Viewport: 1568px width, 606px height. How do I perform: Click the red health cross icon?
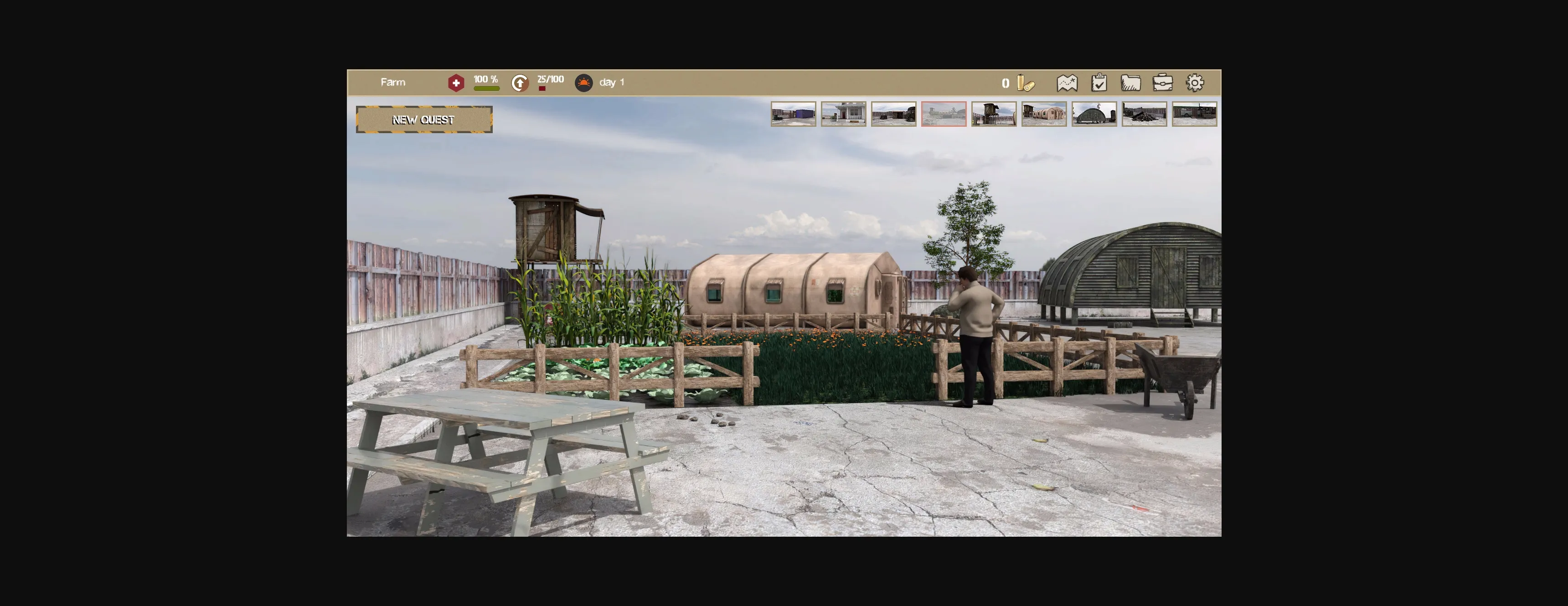(x=456, y=82)
